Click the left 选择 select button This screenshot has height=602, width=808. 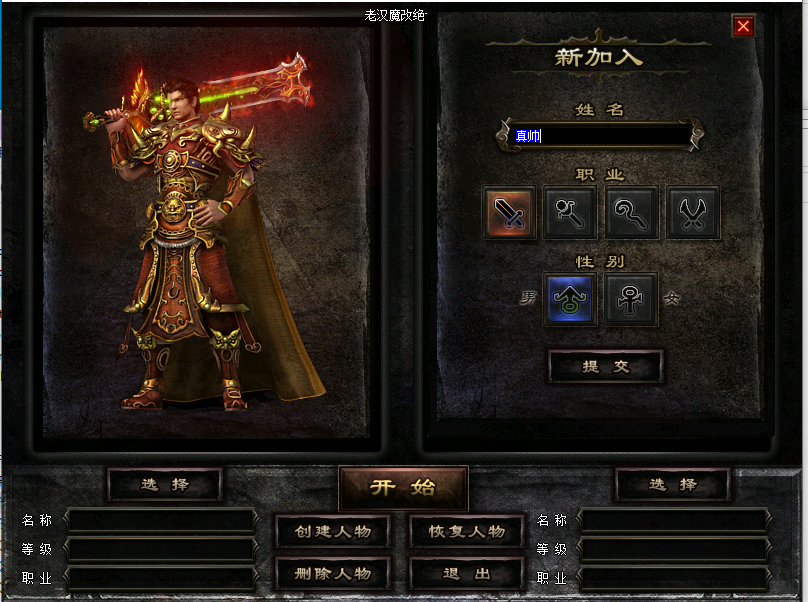point(165,485)
